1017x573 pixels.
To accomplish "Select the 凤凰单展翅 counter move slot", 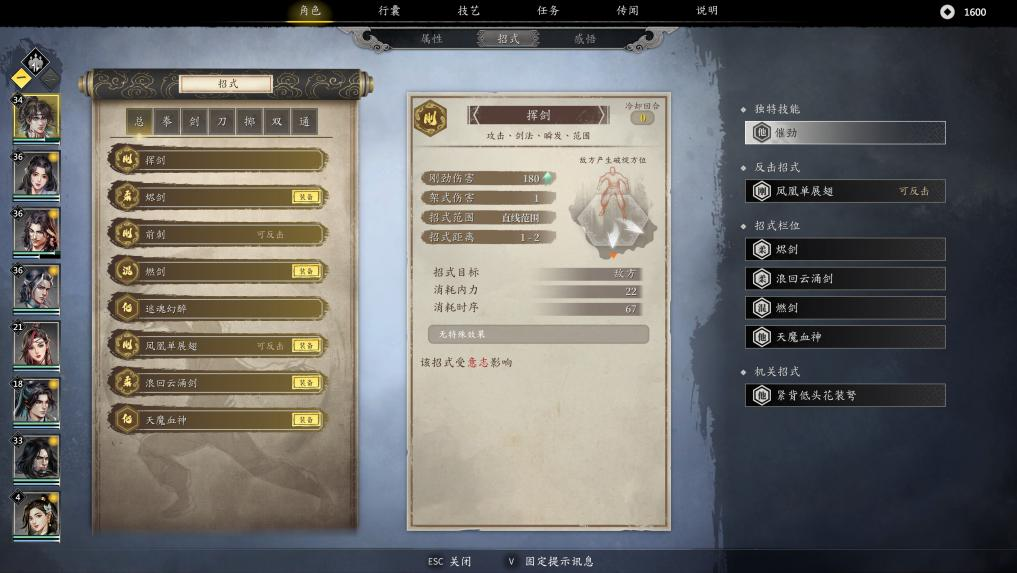I will coord(845,191).
